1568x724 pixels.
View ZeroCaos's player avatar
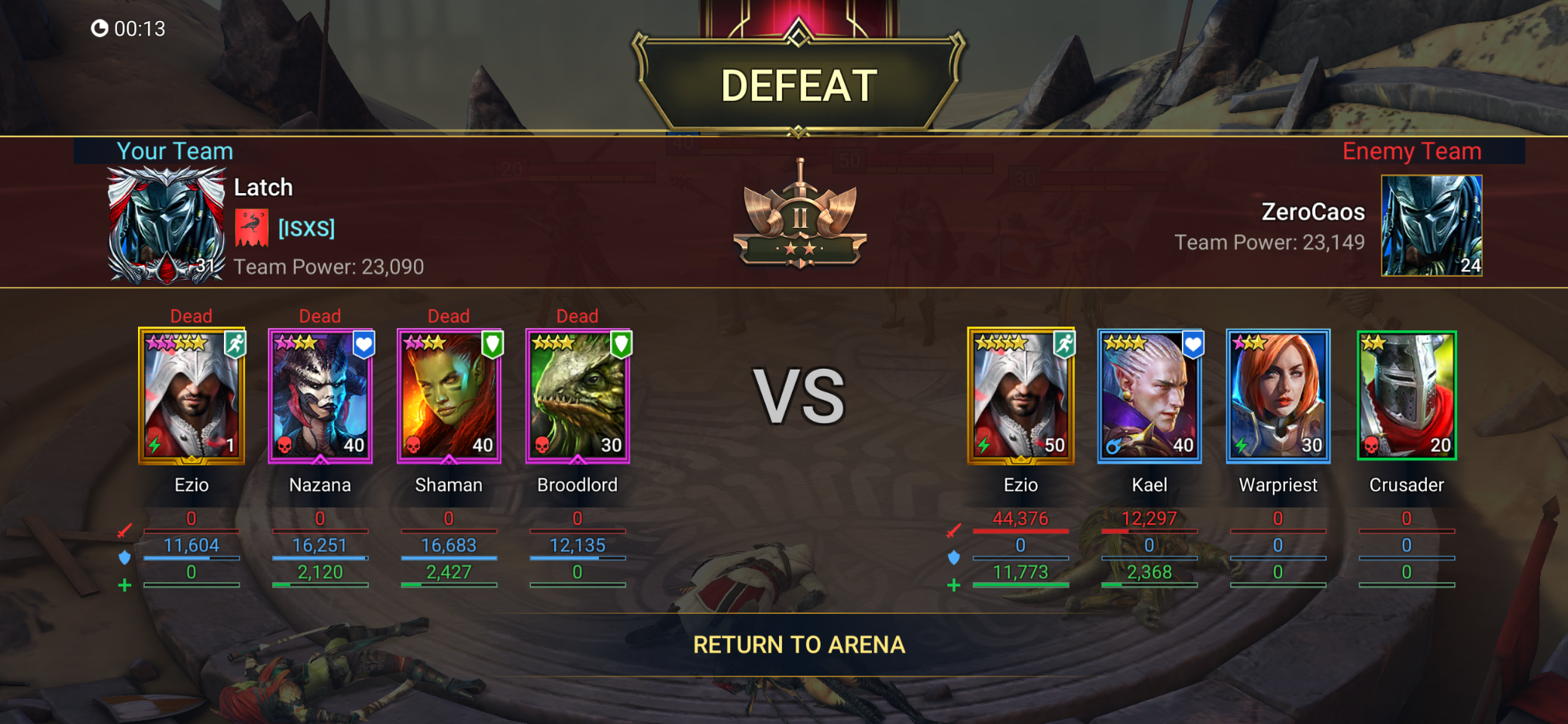[1431, 225]
